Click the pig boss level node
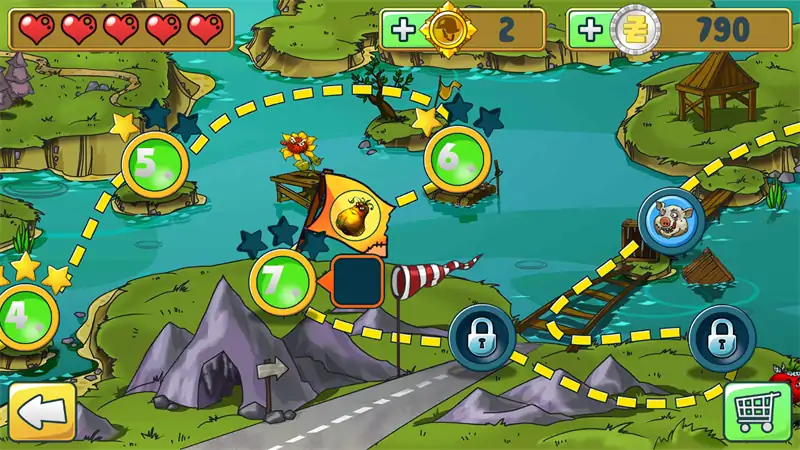This screenshot has width=800, height=450. pyautogui.click(x=668, y=219)
